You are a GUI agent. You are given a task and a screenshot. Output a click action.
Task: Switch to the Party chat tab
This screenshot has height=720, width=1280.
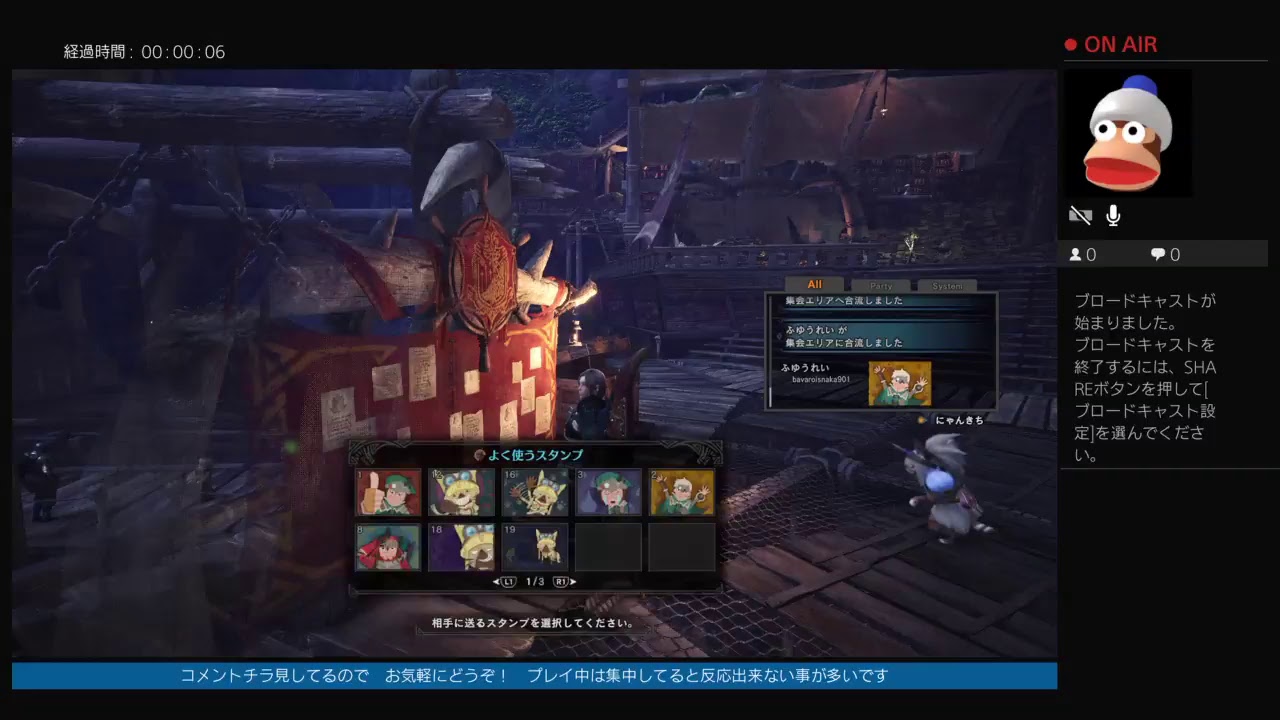[x=881, y=285]
